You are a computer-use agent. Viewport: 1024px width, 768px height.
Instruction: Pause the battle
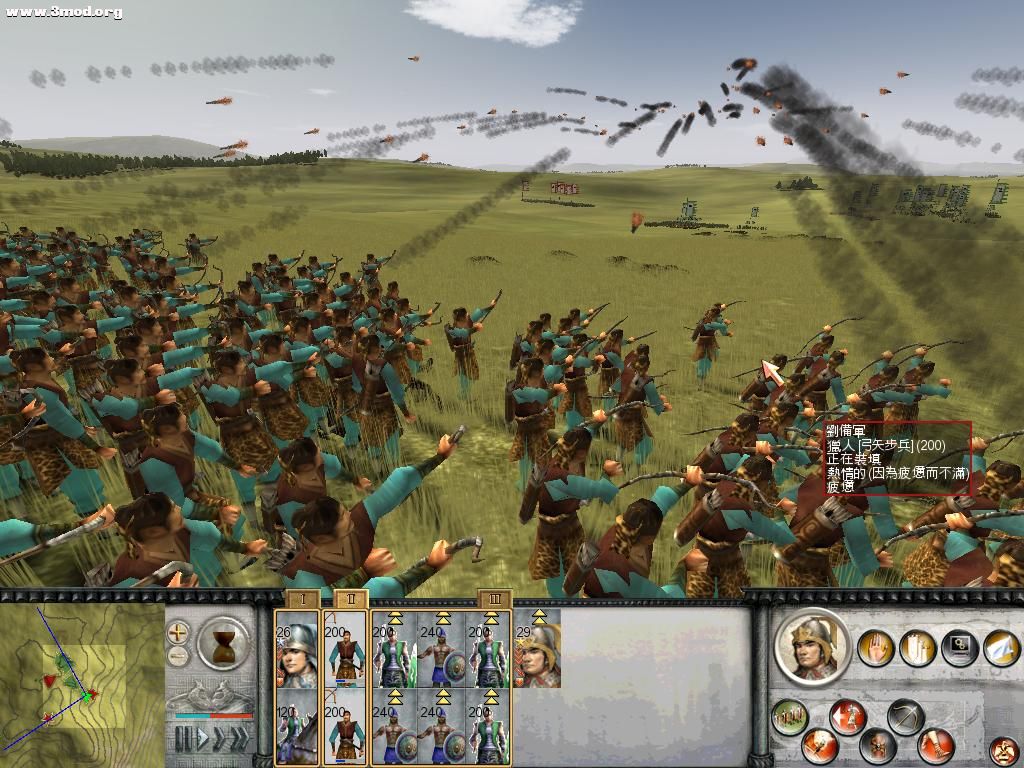coord(183,739)
